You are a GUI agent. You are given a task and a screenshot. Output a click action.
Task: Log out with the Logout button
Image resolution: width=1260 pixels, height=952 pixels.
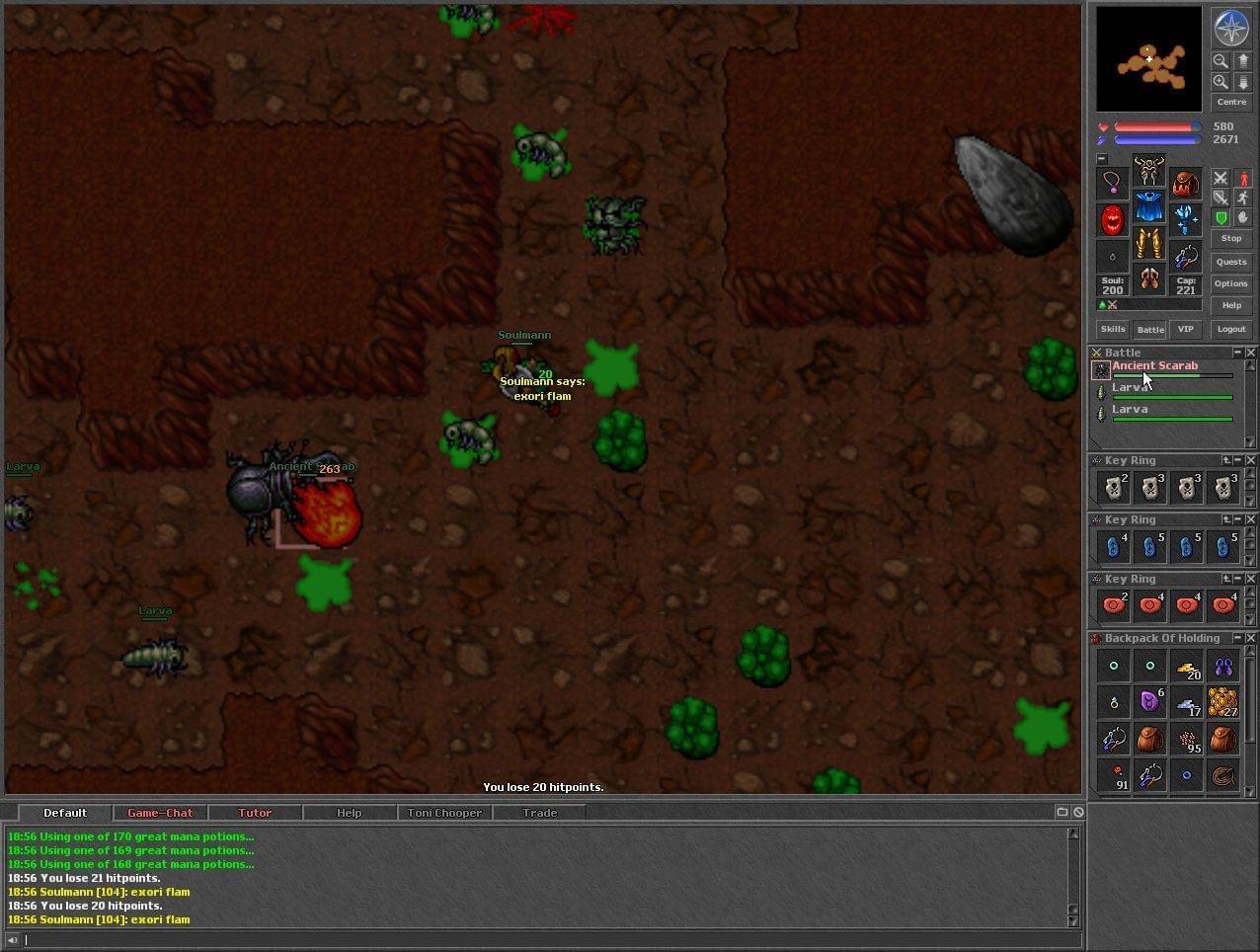(1230, 329)
